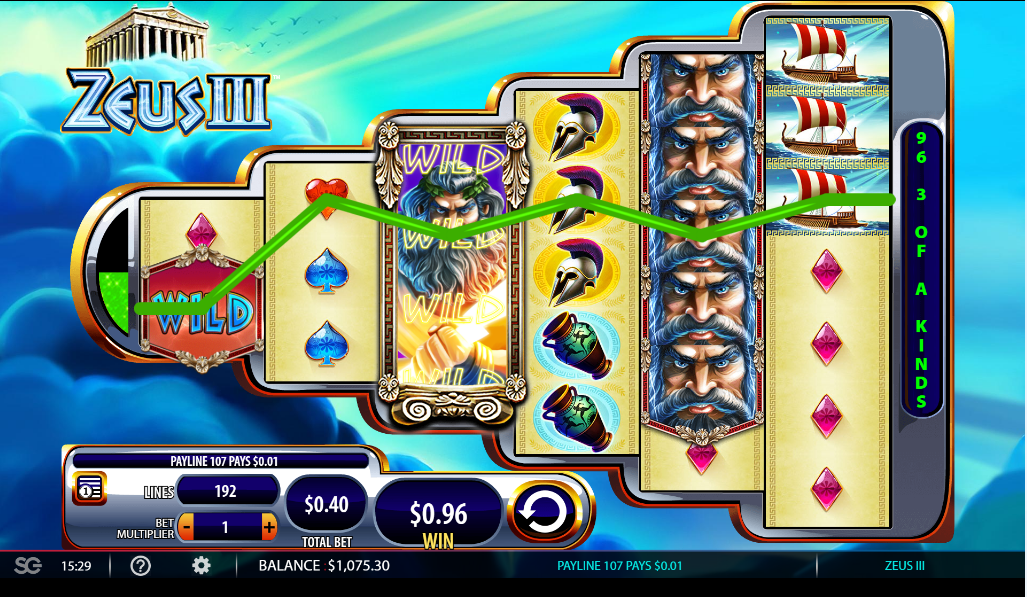Image resolution: width=1027 pixels, height=597 pixels.
Task: Open the settings gear
Action: pyautogui.click(x=201, y=566)
